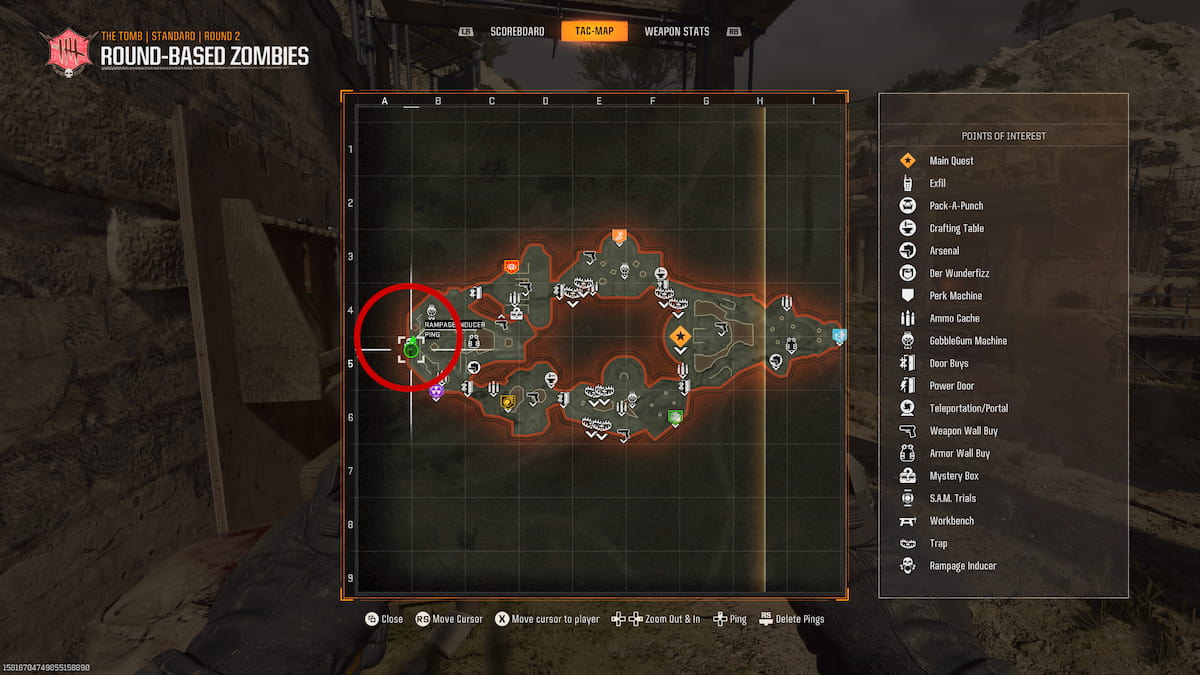1200x675 pixels.
Task: Choose Exfil in the points of interest list
Action: point(937,183)
